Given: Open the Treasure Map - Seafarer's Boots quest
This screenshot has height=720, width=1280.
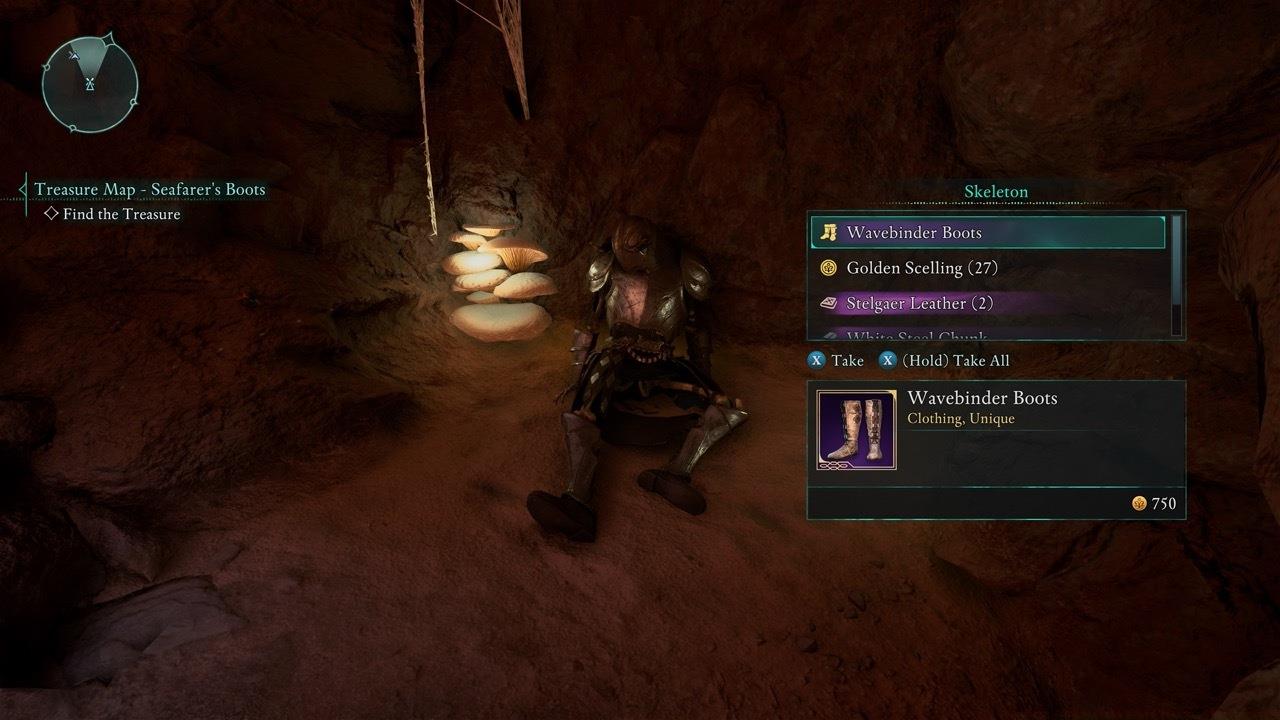Looking at the screenshot, I should (150, 189).
